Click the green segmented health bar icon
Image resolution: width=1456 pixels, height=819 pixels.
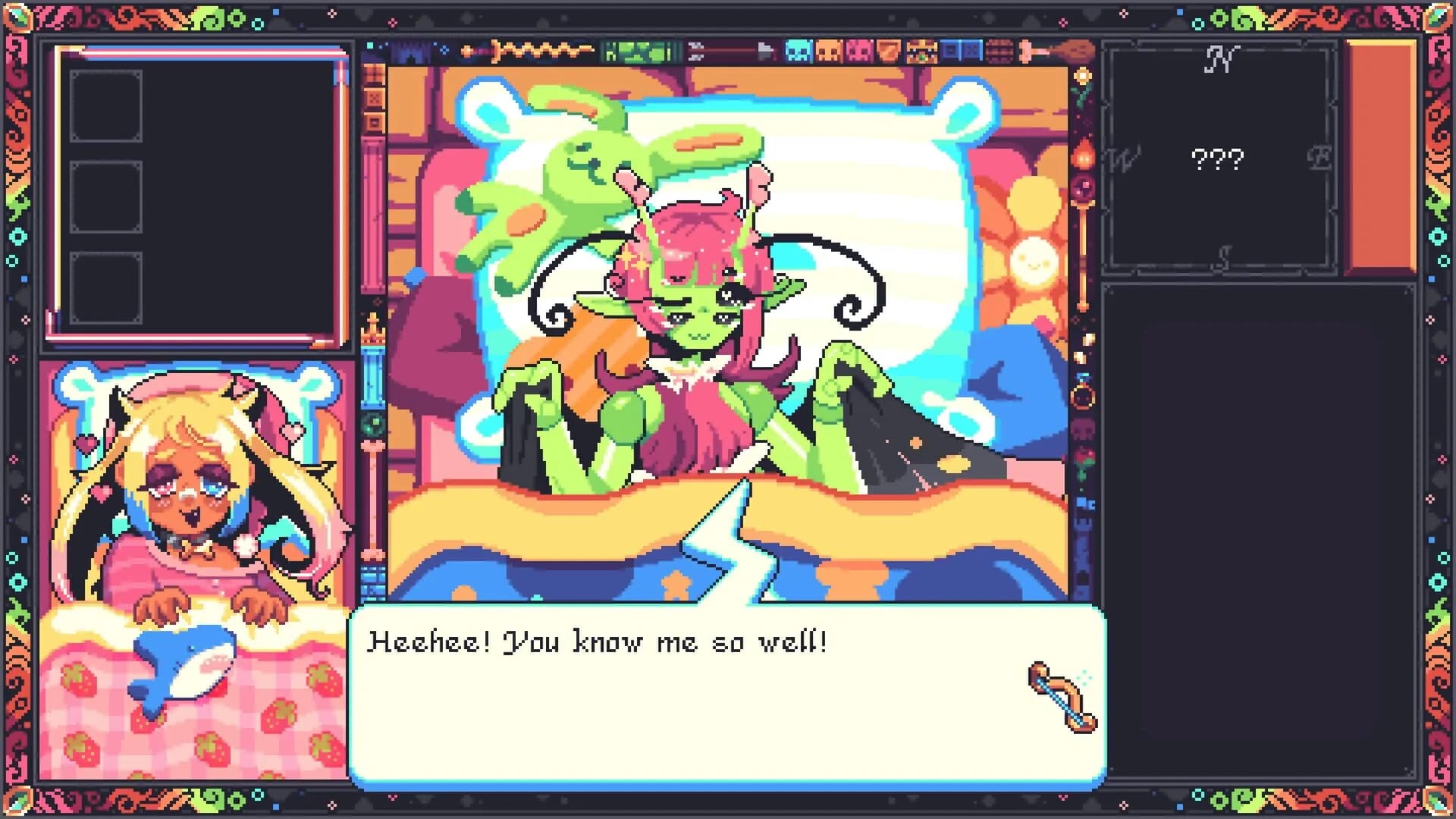tap(635, 52)
